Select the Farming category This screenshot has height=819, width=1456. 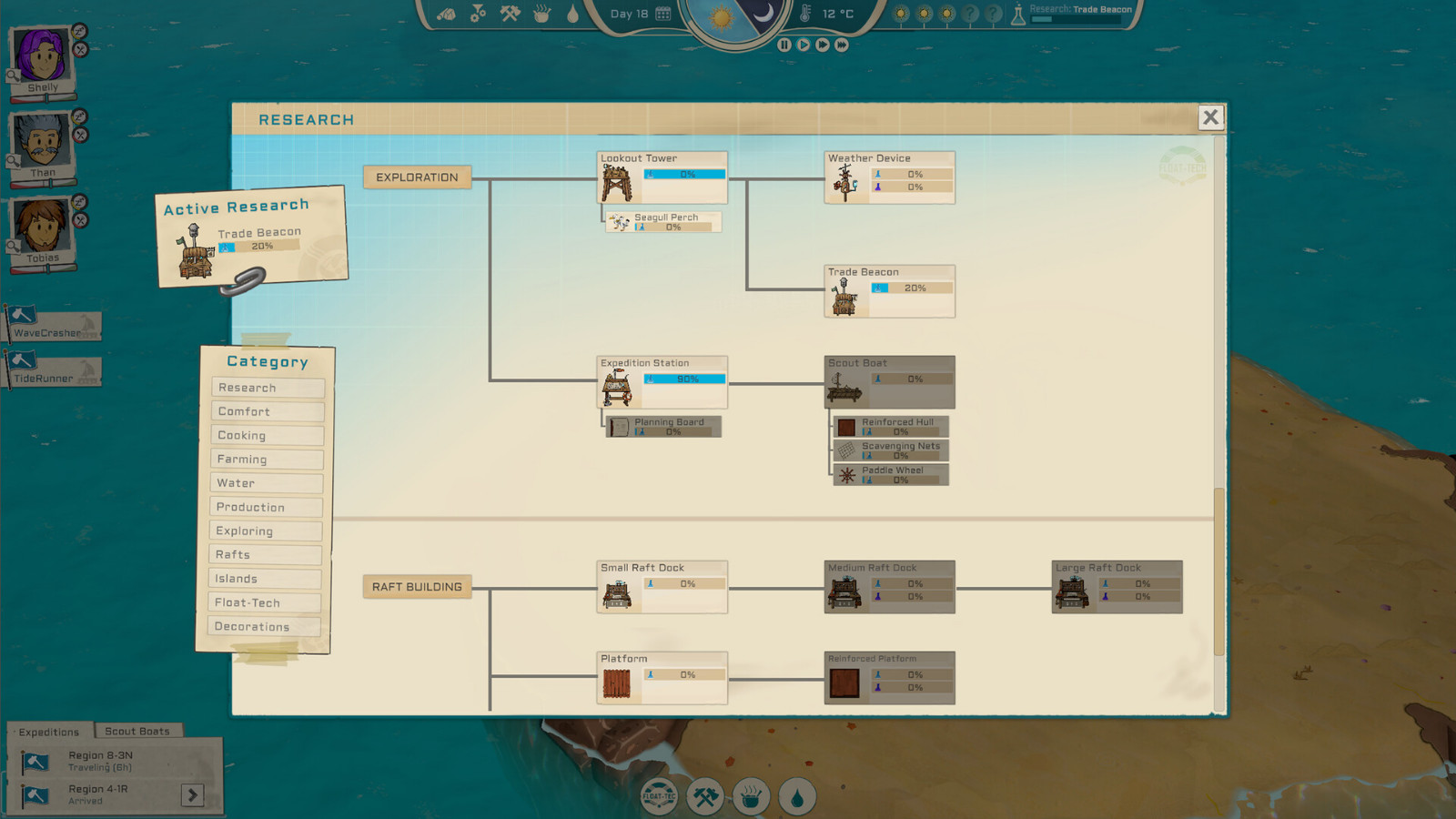coord(266,460)
